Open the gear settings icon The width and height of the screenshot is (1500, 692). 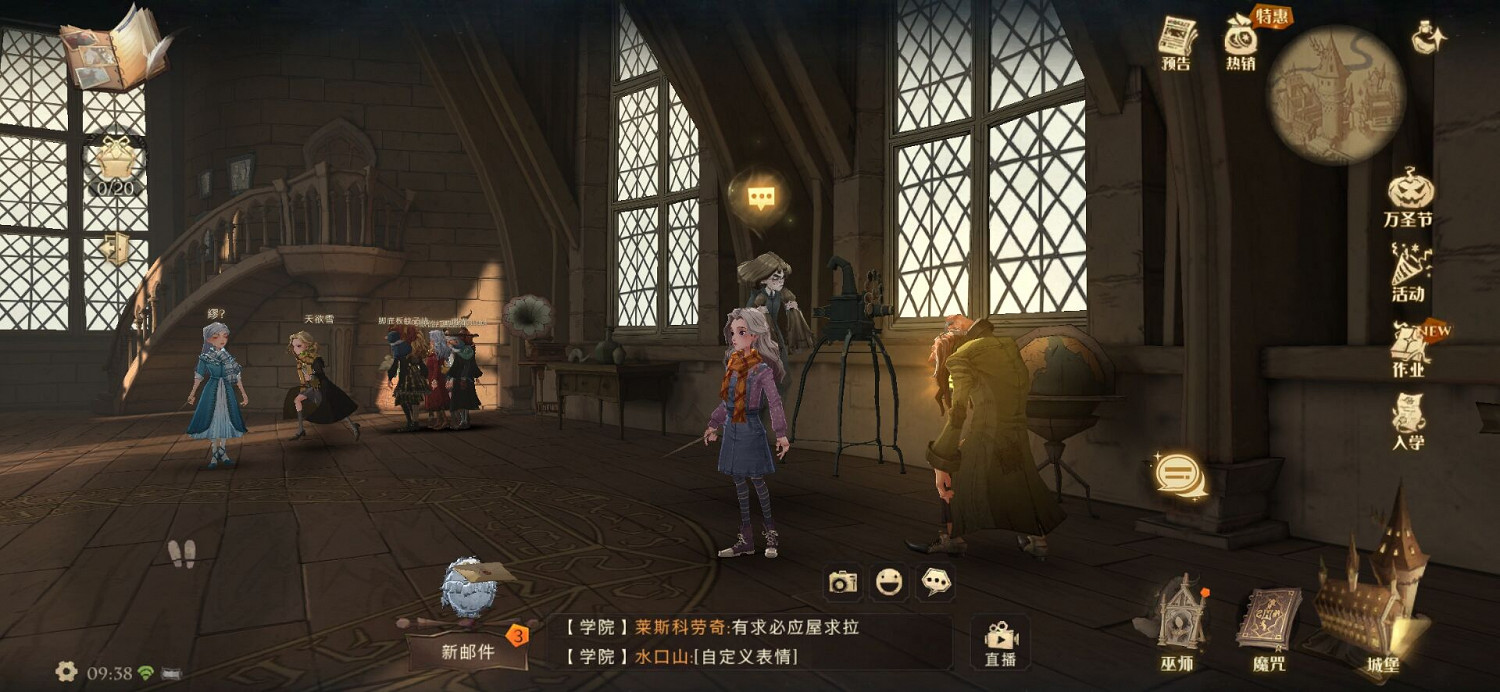pyautogui.click(x=66, y=672)
